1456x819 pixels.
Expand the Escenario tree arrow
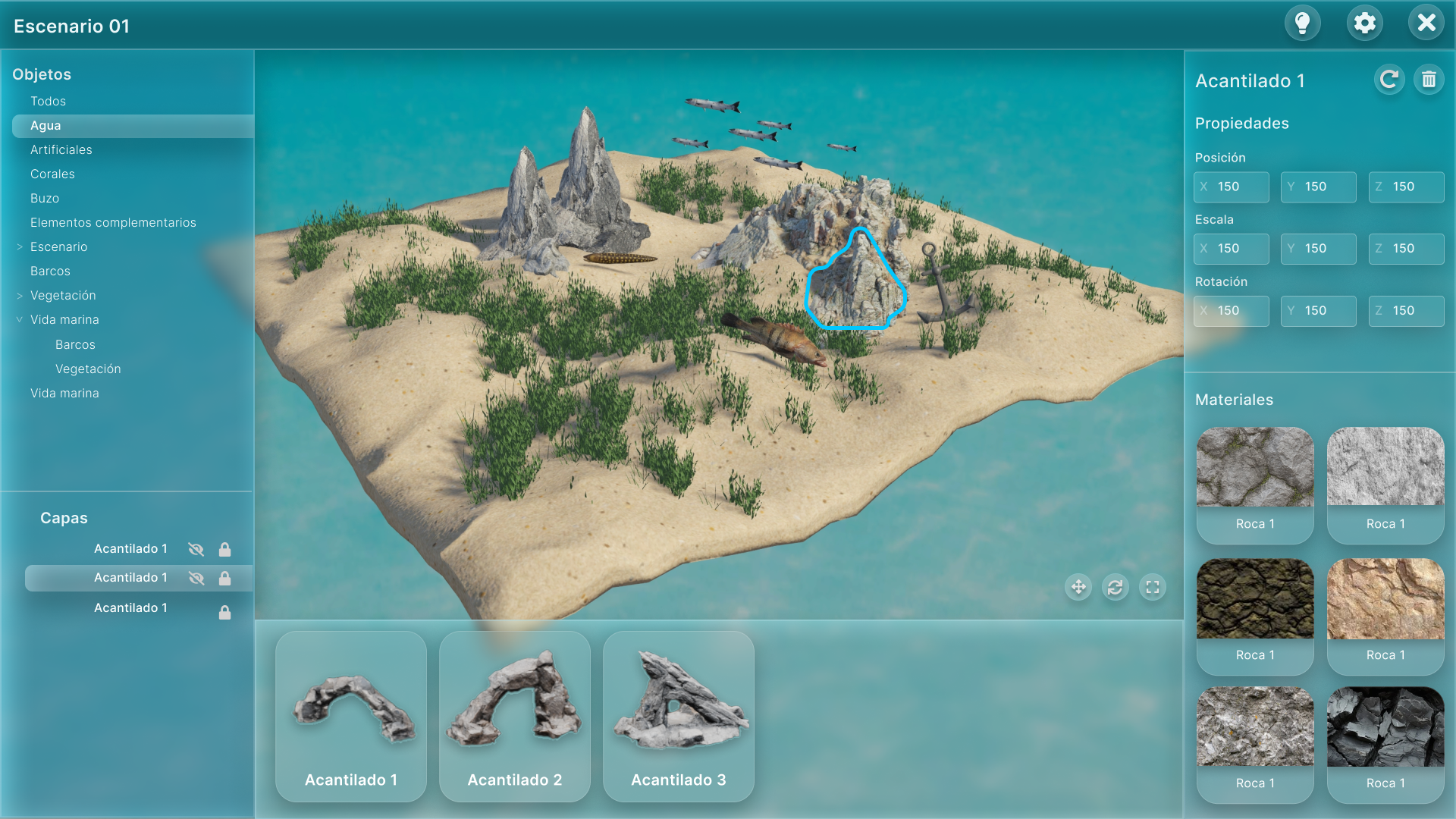pos(20,247)
